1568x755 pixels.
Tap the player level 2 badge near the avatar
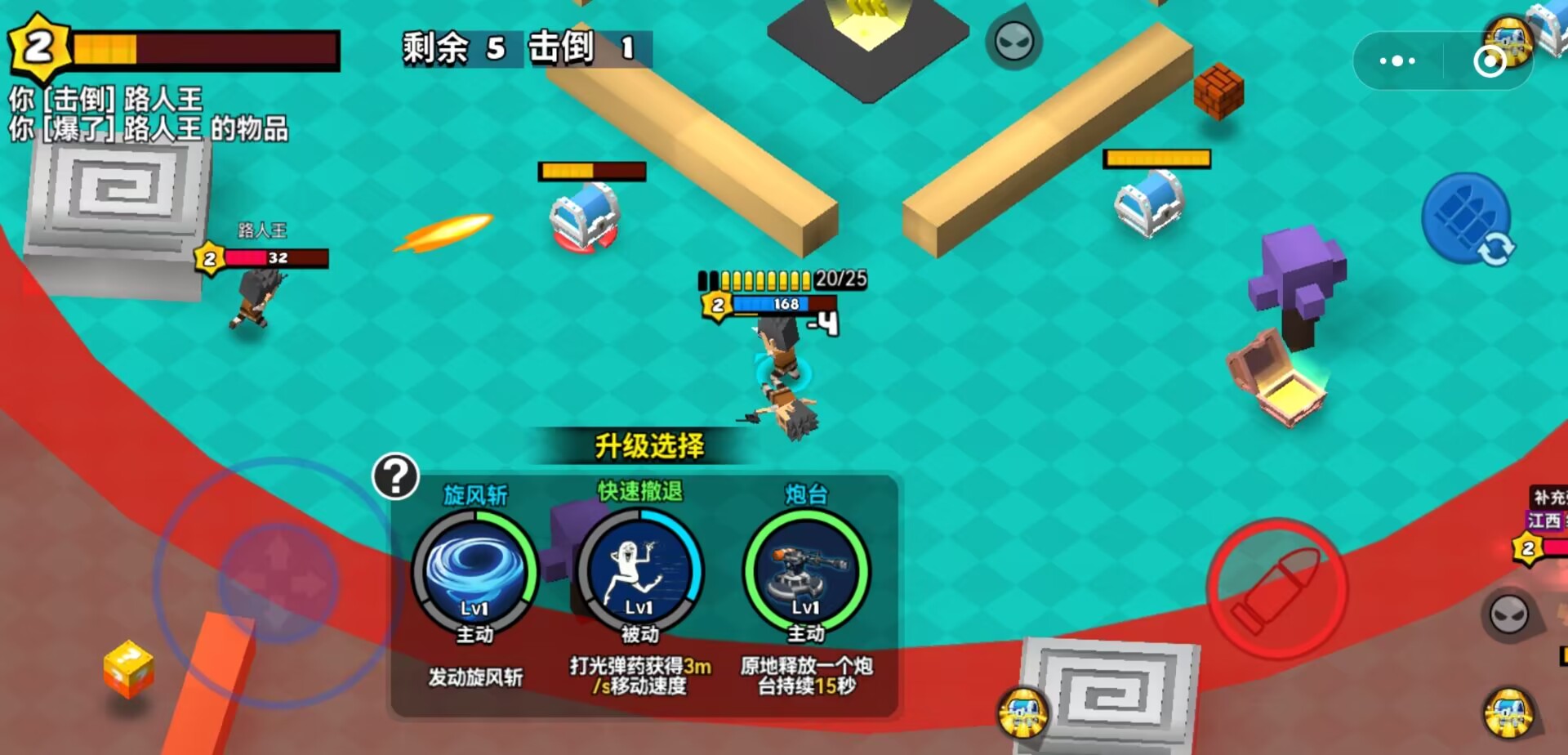(x=715, y=306)
